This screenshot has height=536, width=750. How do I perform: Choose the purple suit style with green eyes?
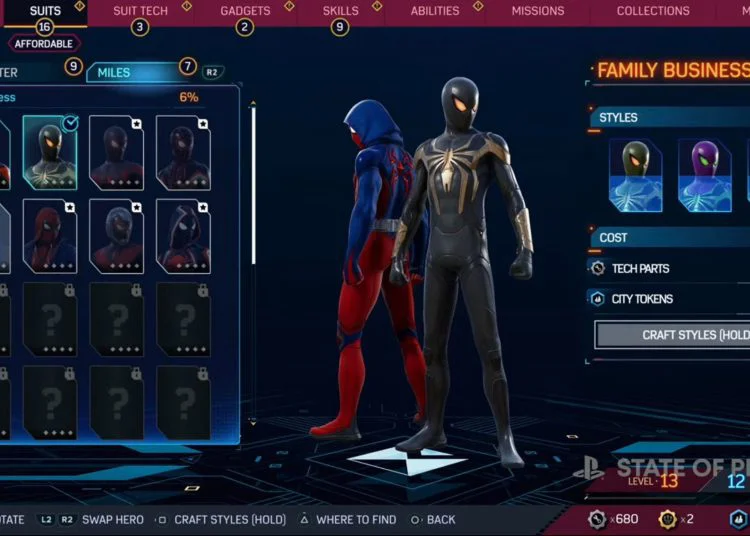coord(704,175)
